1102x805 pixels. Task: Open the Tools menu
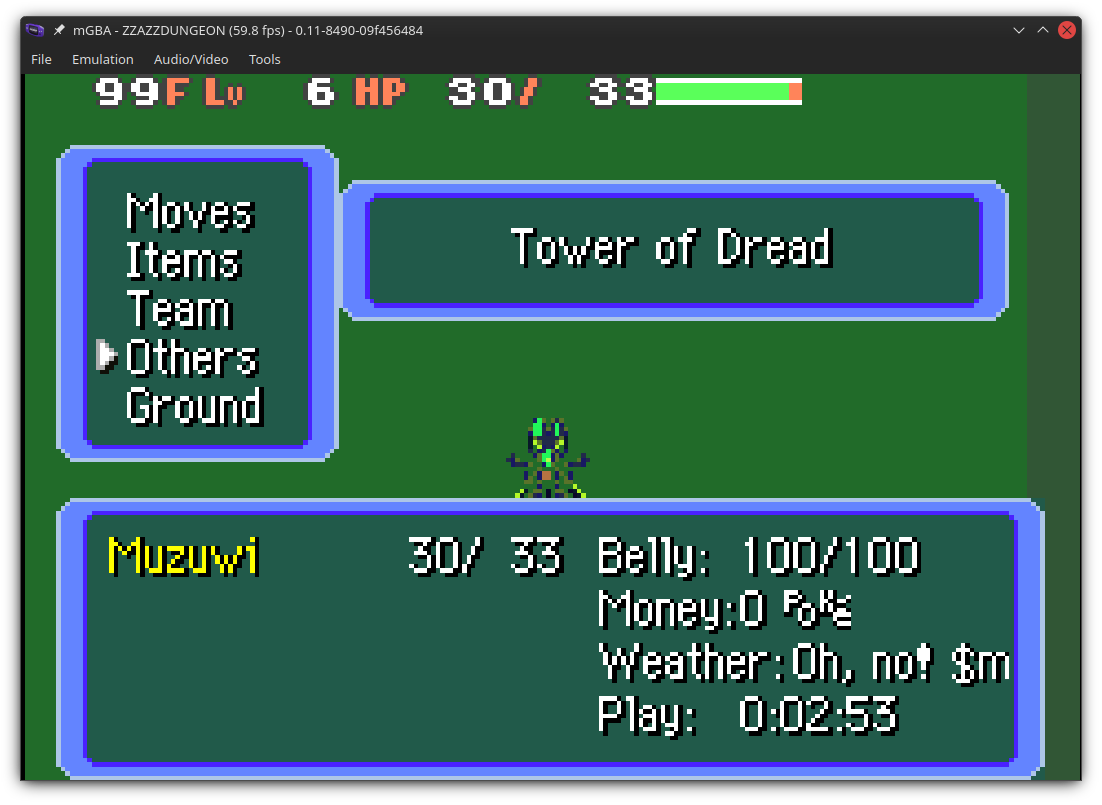tap(265, 59)
